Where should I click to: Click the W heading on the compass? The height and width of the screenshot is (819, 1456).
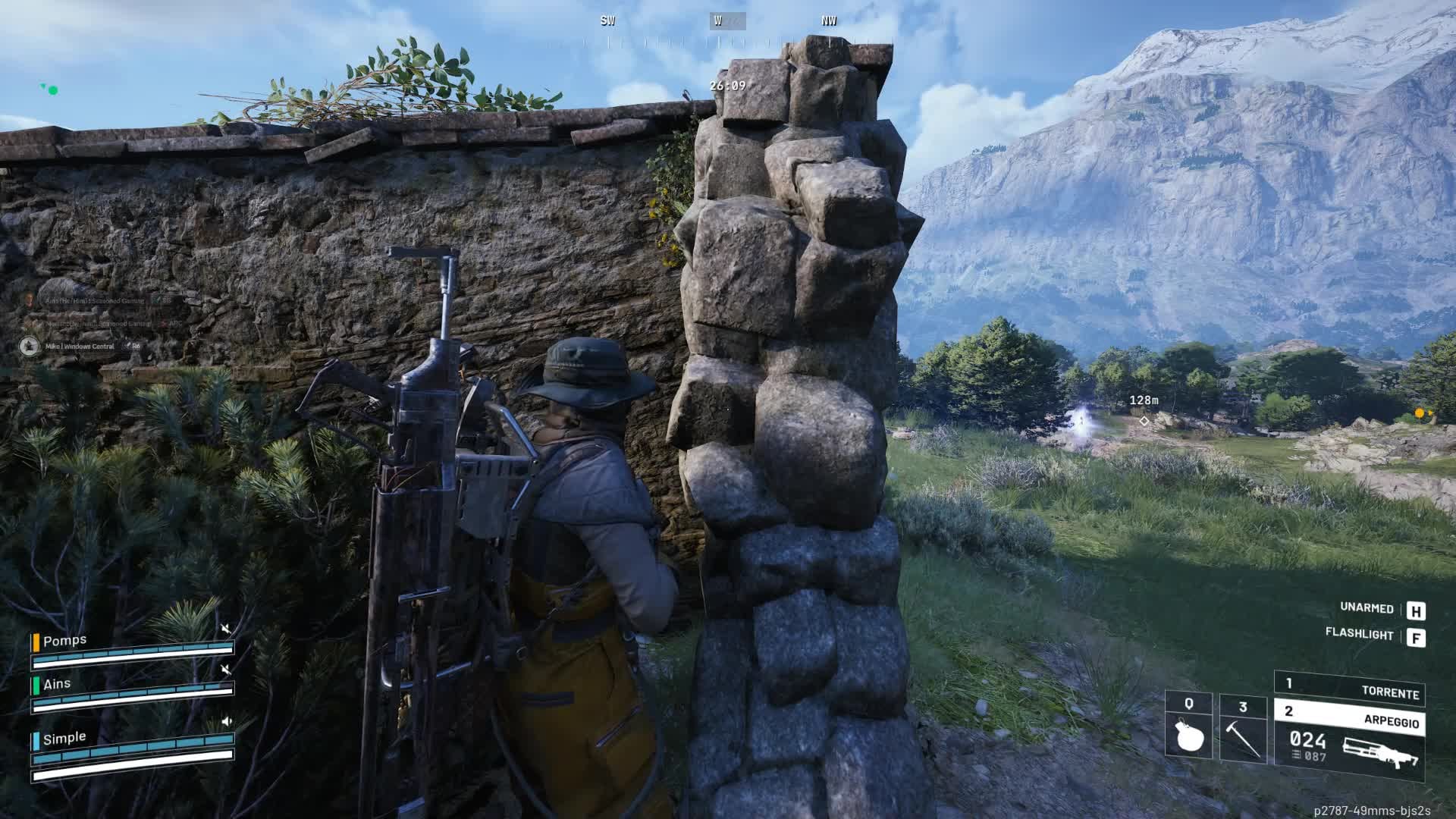click(x=717, y=21)
